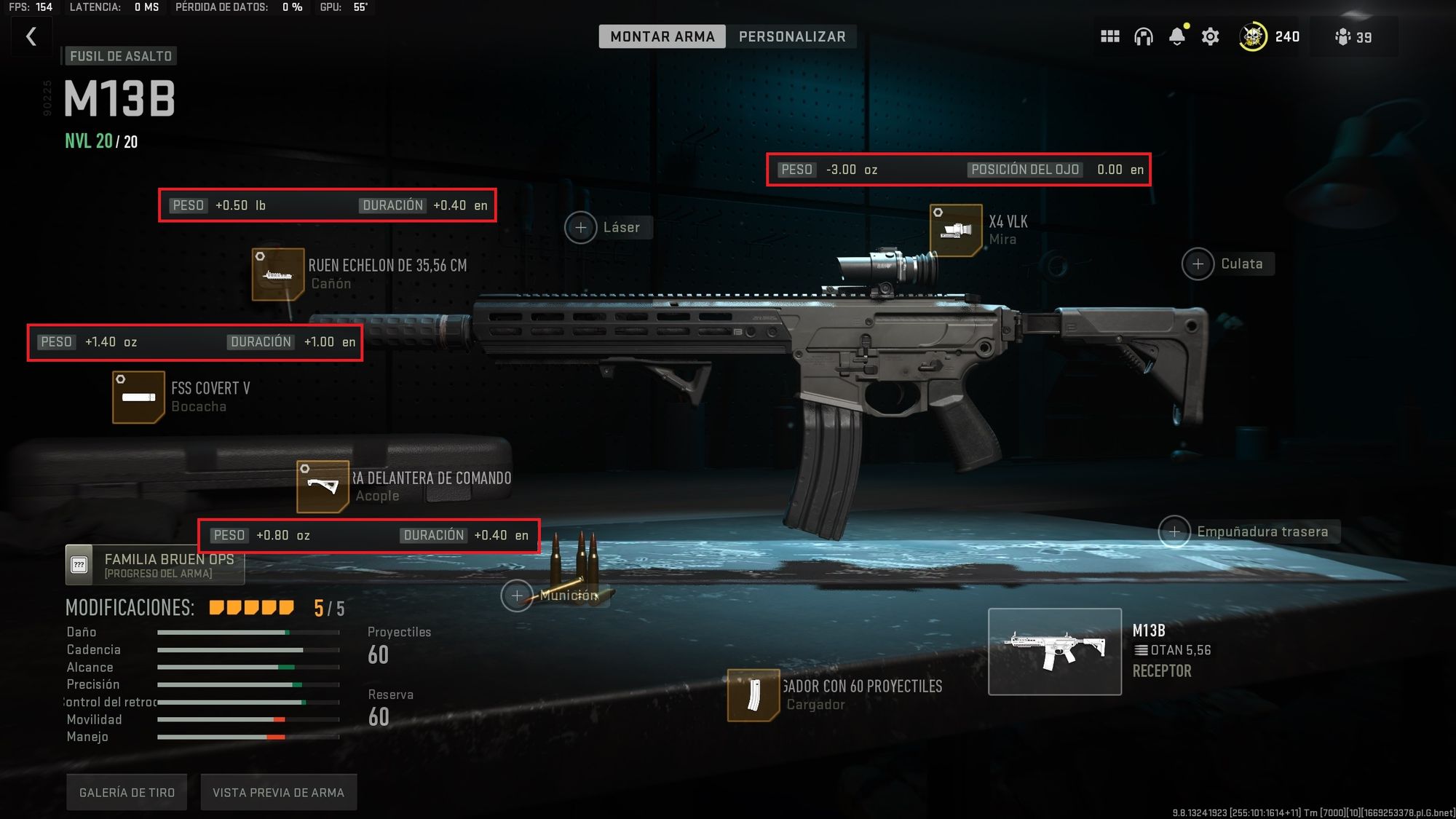Open the settings gear
The height and width of the screenshot is (819, 1456).
[x=1210, y=36]
